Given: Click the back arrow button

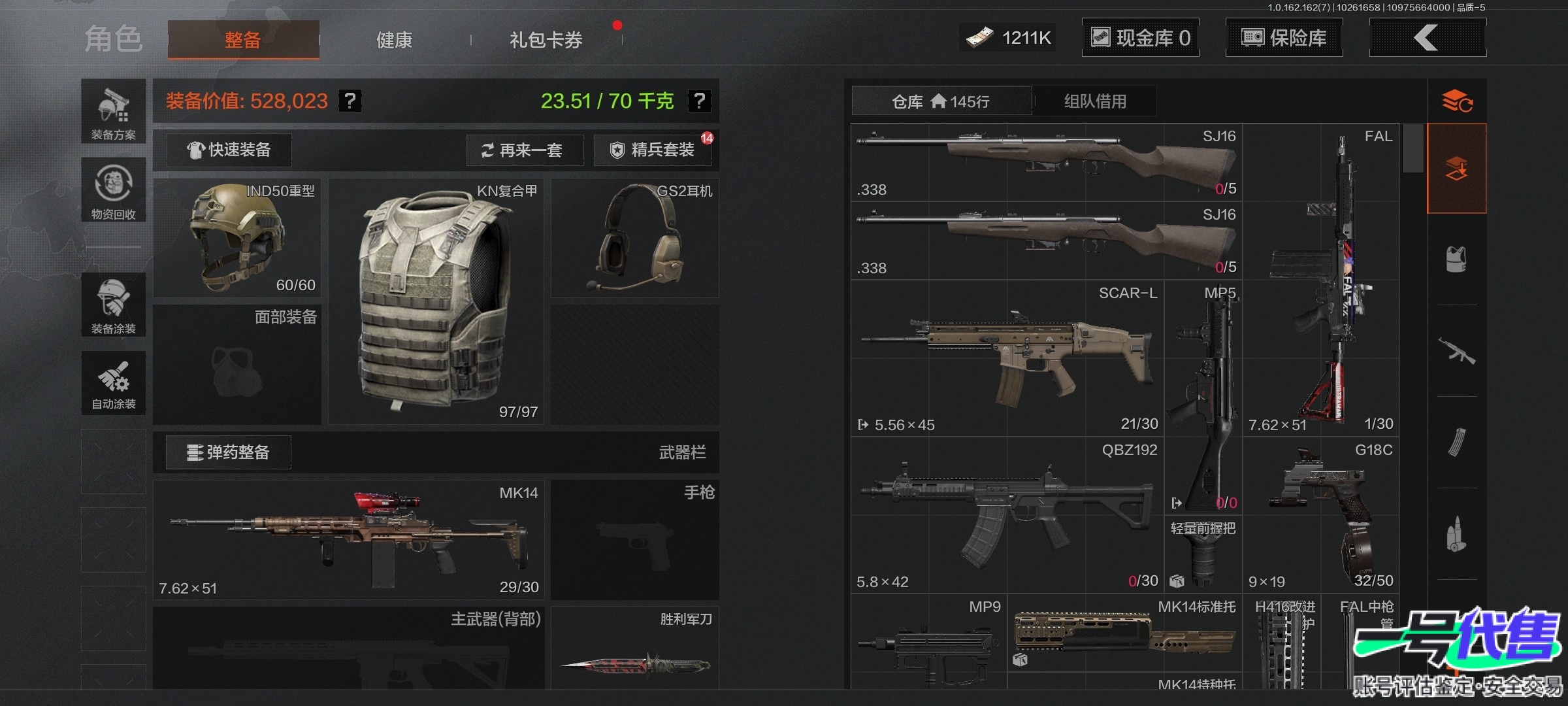Looking at the screenshot, I should tap(1427, 38).
